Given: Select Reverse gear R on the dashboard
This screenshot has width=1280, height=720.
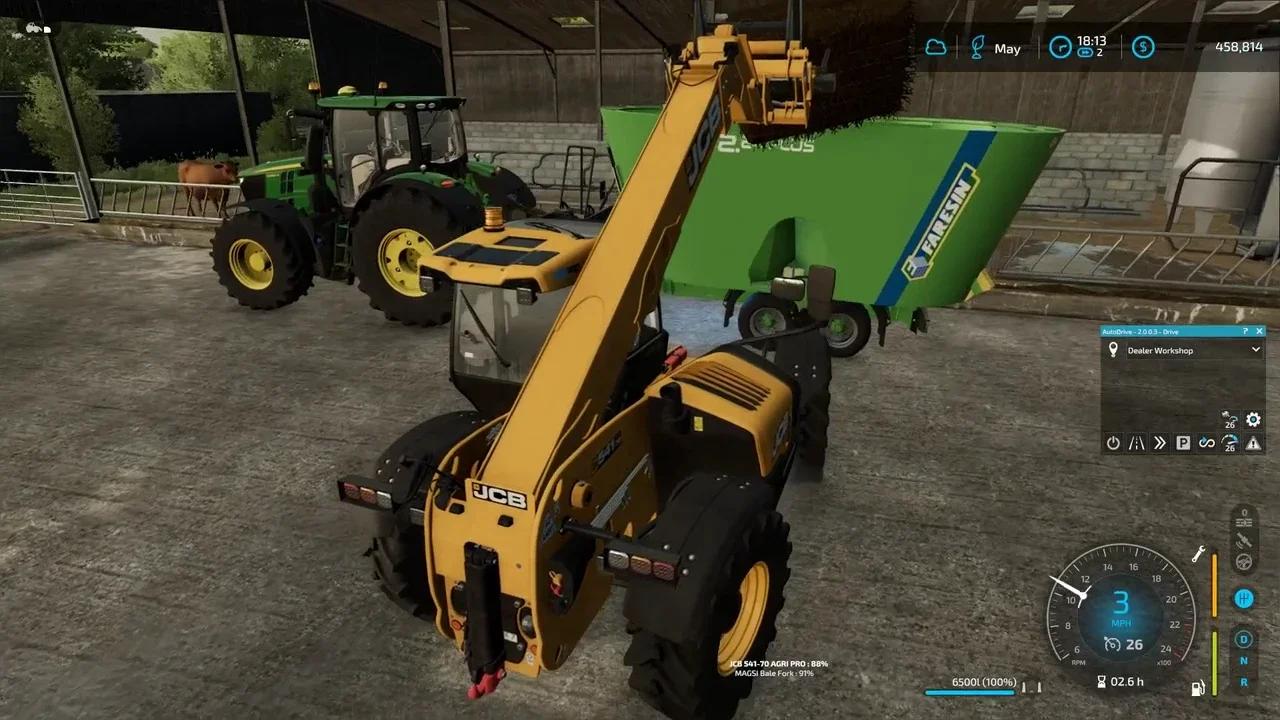Looking at the screenshot, I should 1244,684.
